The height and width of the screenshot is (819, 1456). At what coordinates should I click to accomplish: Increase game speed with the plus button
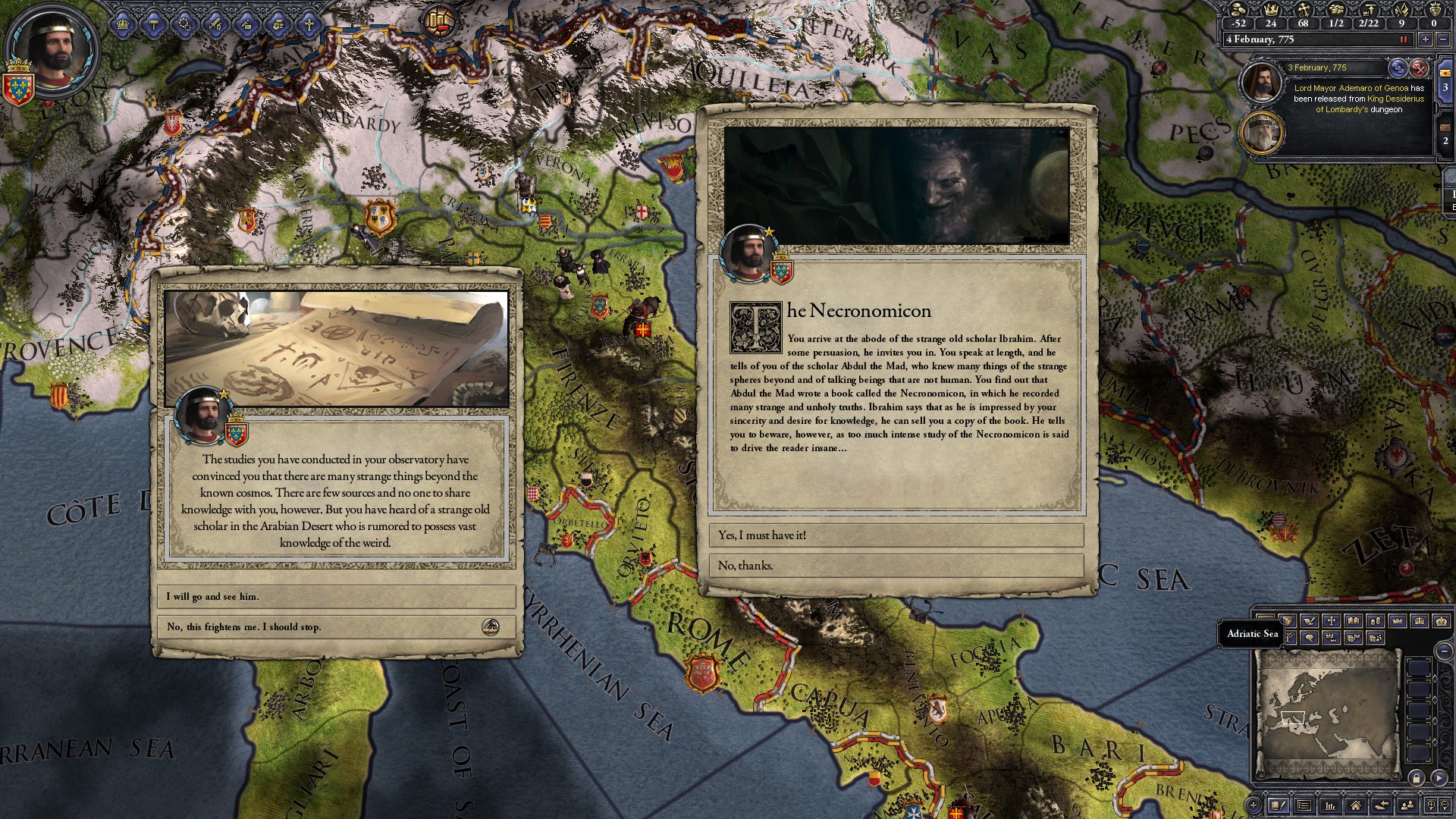[x=1426, y=39]
